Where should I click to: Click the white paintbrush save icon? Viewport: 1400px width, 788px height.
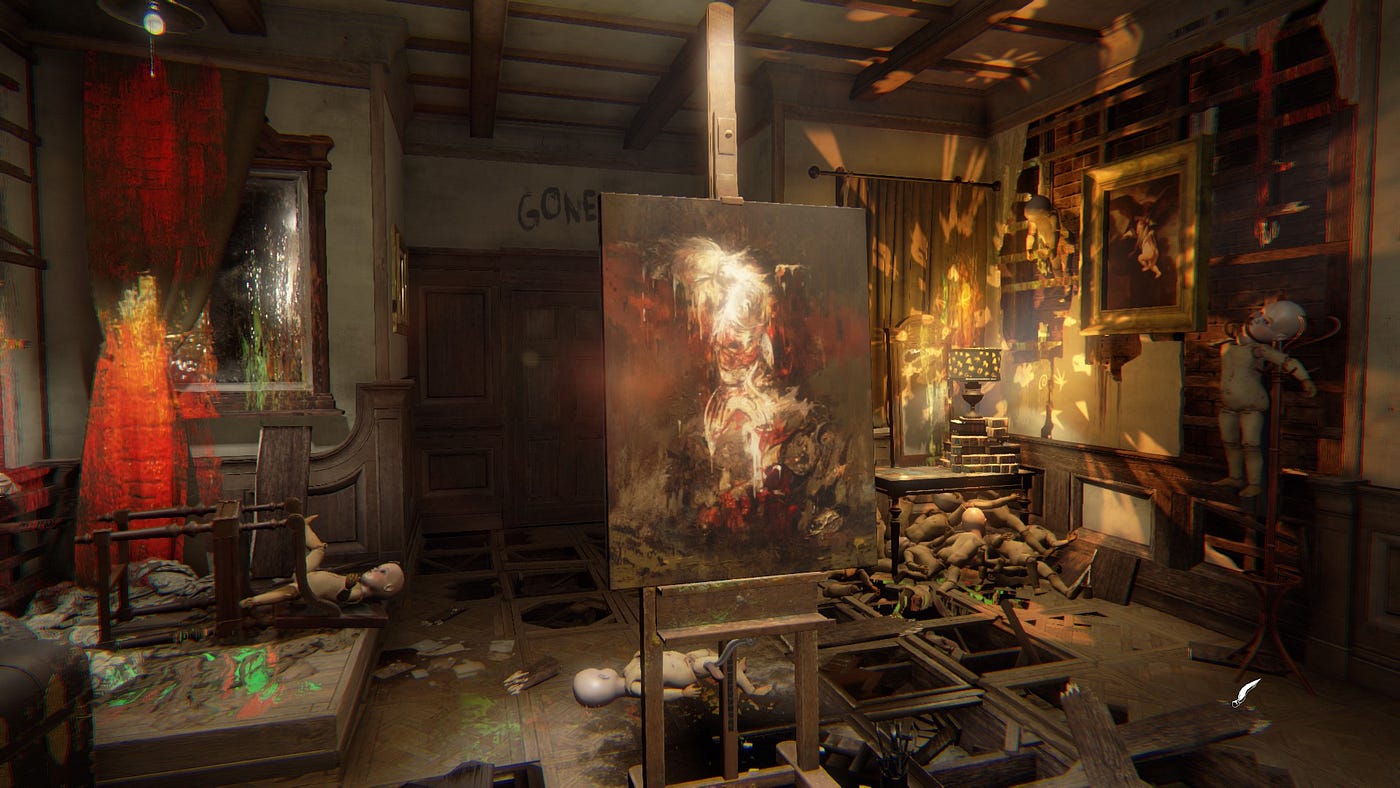(x=1246, y=692)
